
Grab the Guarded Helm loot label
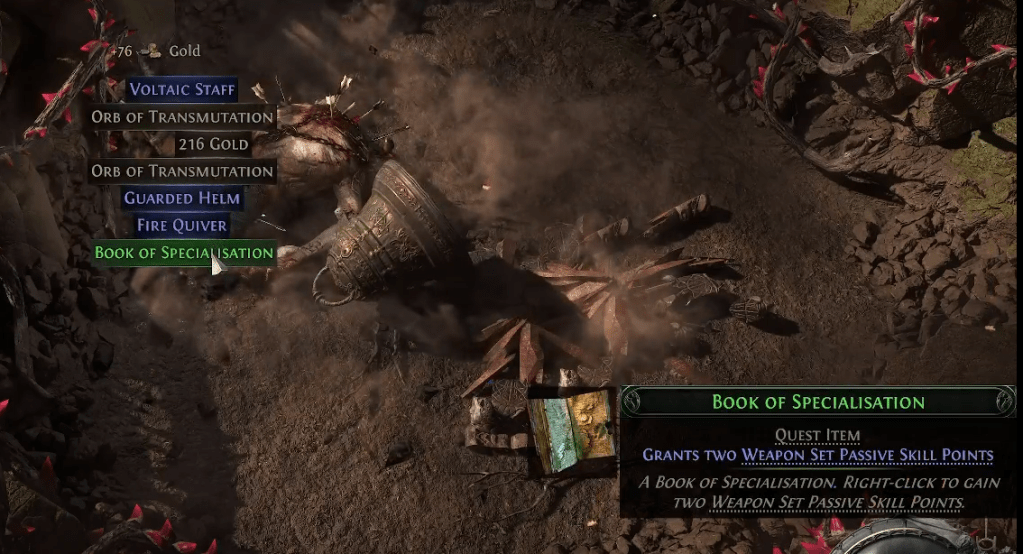pos(182,198)
